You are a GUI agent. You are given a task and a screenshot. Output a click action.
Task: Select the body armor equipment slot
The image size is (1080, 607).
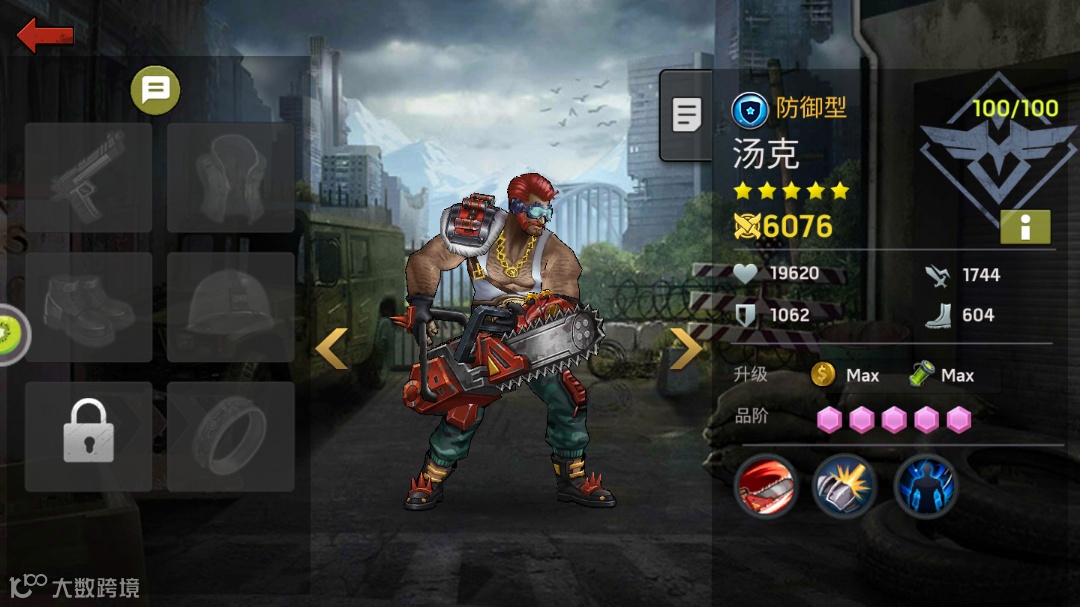coord(230,177)
